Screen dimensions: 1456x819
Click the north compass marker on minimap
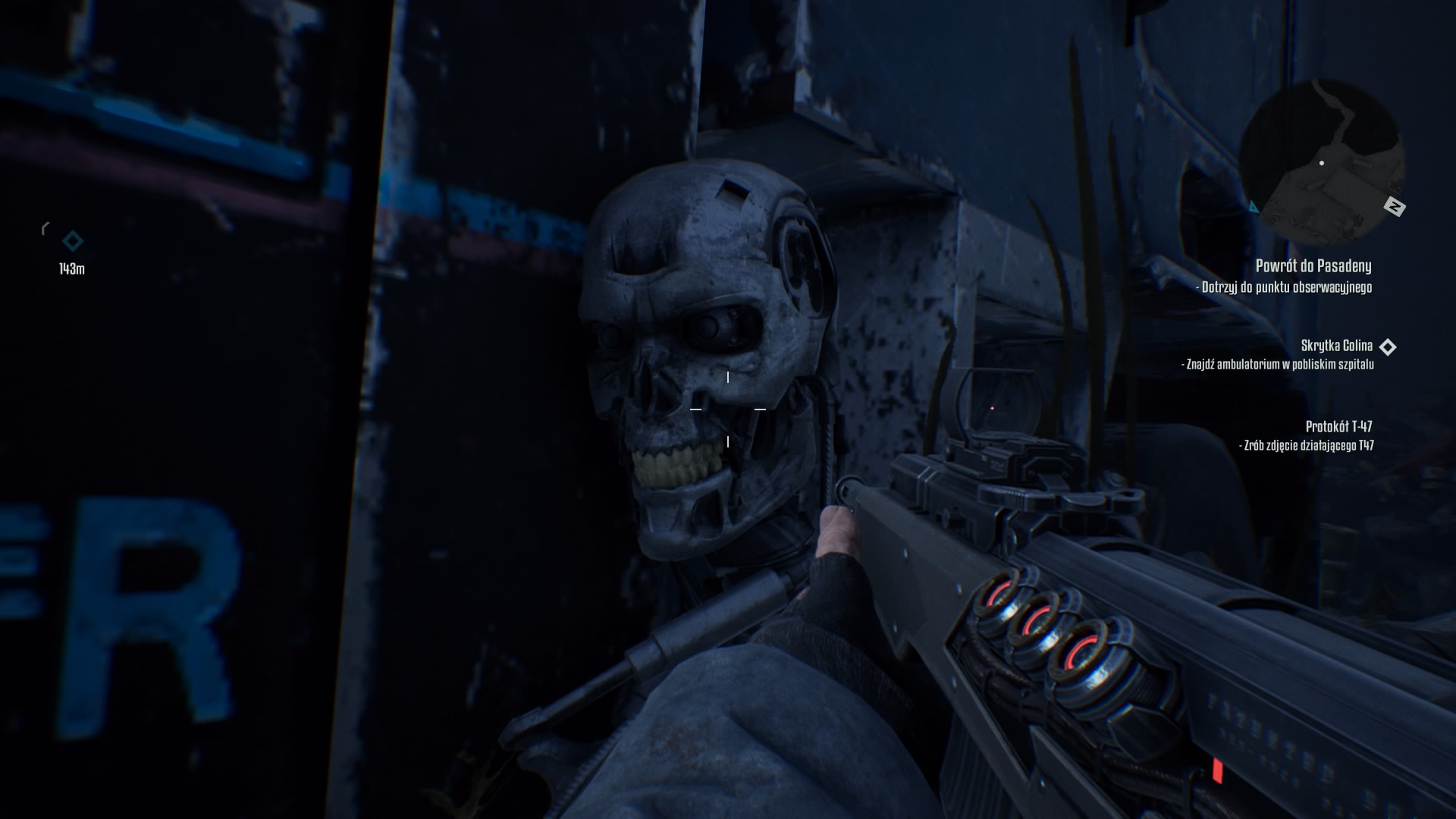[1394, 206]
